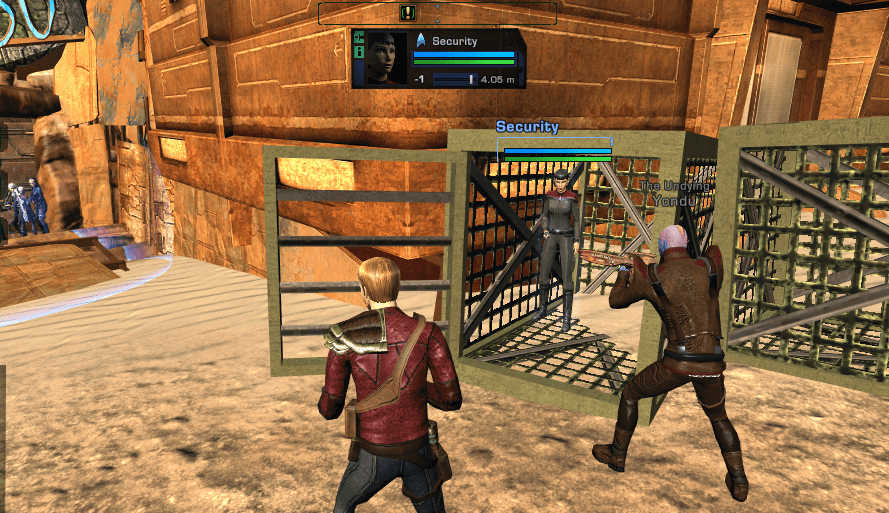Click the Security target portrait
The image size is (889, 513).
pyautogui.click(x=385, y=58)
